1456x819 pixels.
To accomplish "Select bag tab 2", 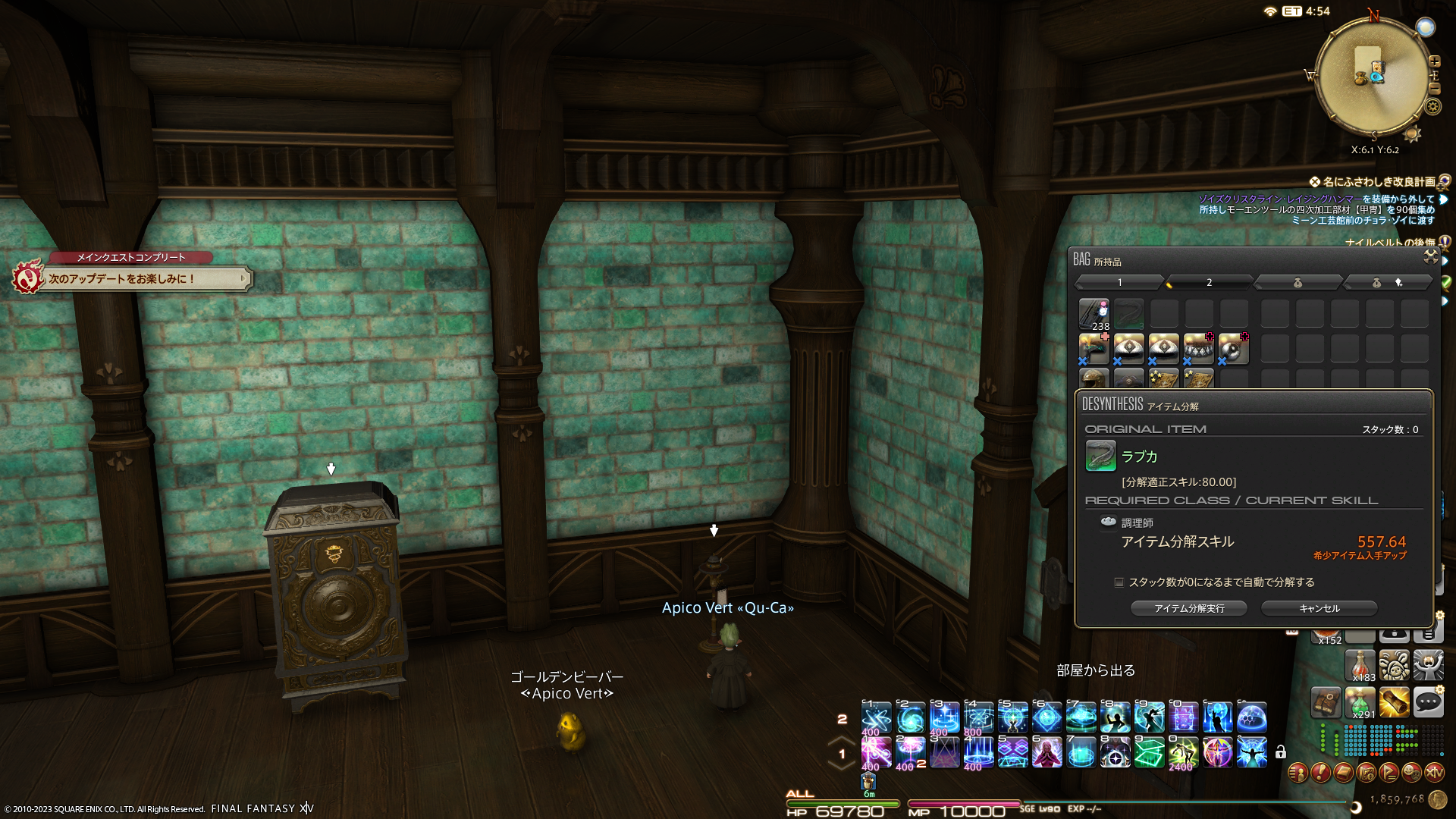I will click(x=1209, y=283).
